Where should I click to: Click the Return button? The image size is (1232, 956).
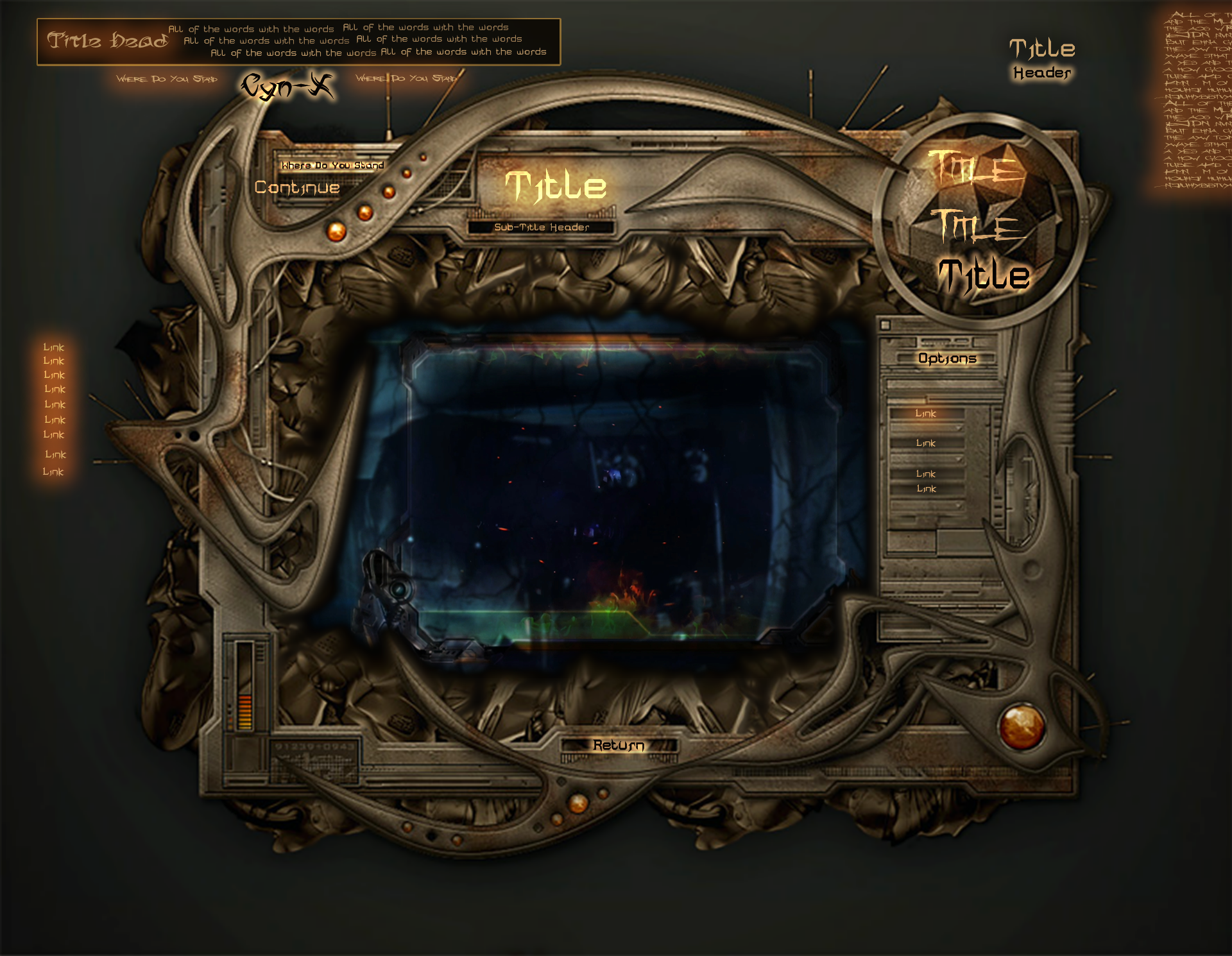(x=619, y=745)
